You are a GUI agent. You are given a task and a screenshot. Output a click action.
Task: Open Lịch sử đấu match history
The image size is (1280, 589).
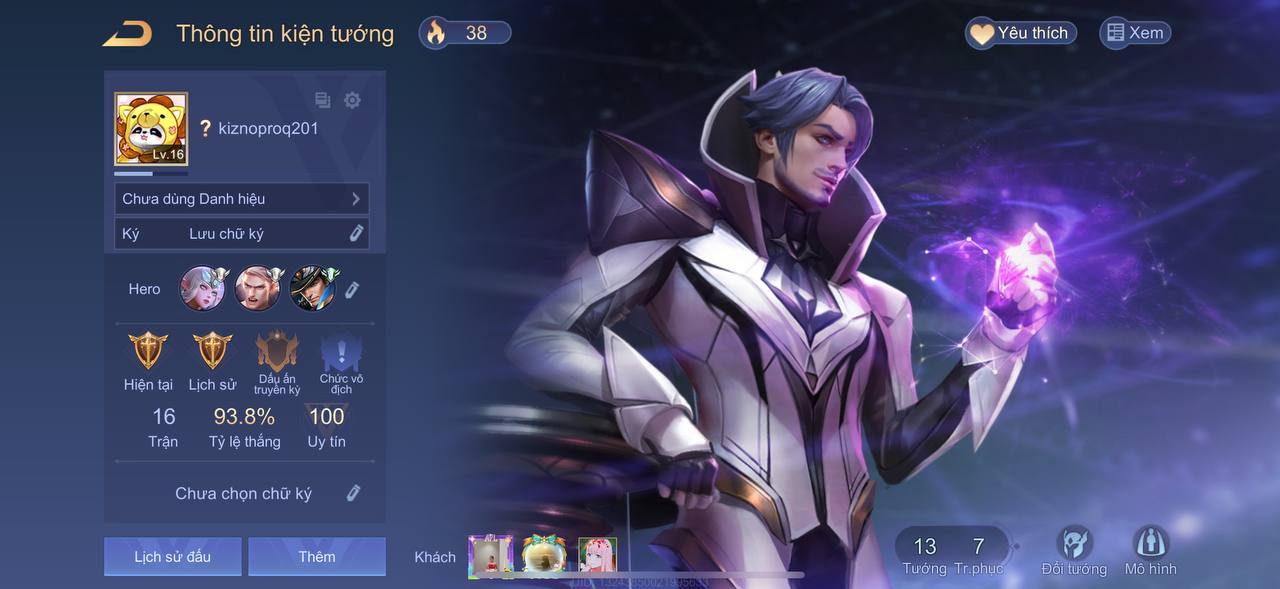click(x=172, y=556)
